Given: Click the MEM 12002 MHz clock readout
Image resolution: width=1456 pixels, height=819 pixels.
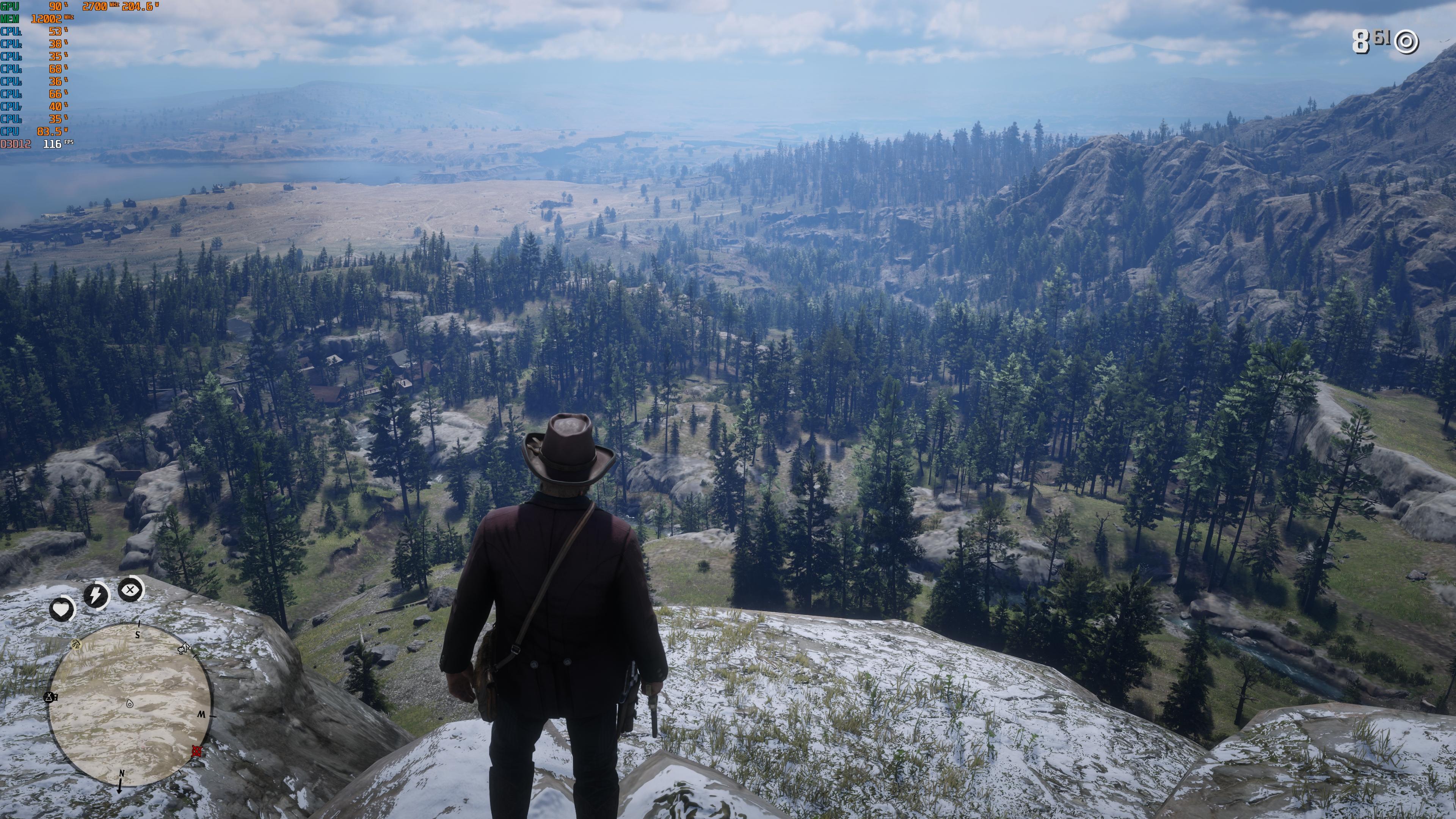Looking at the screenshot, I should coord(45,19).
